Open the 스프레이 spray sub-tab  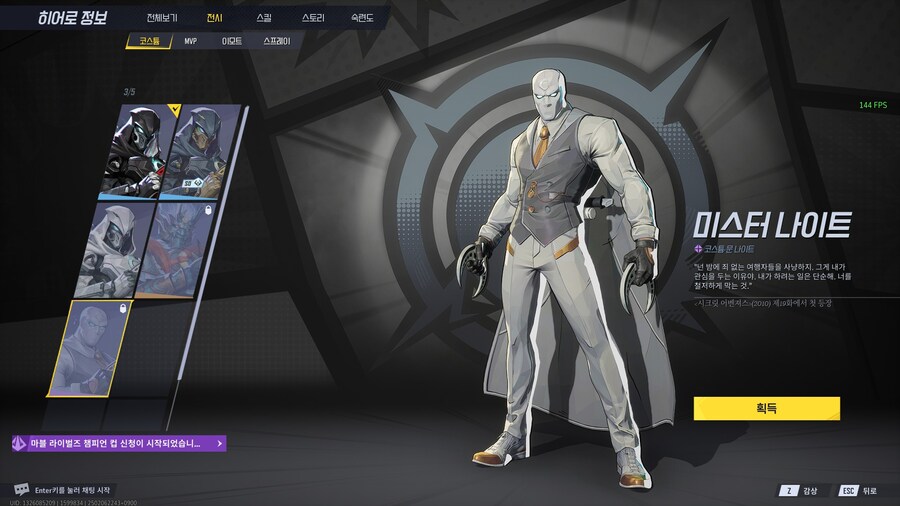click(277, 42)
